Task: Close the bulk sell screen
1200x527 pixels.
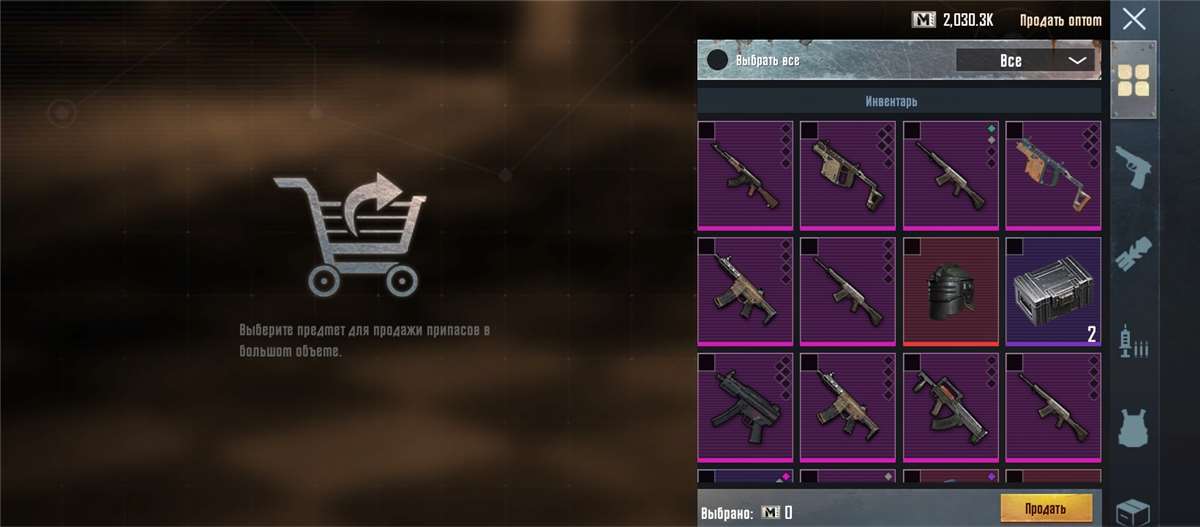Action: (x=1133, y=18)
